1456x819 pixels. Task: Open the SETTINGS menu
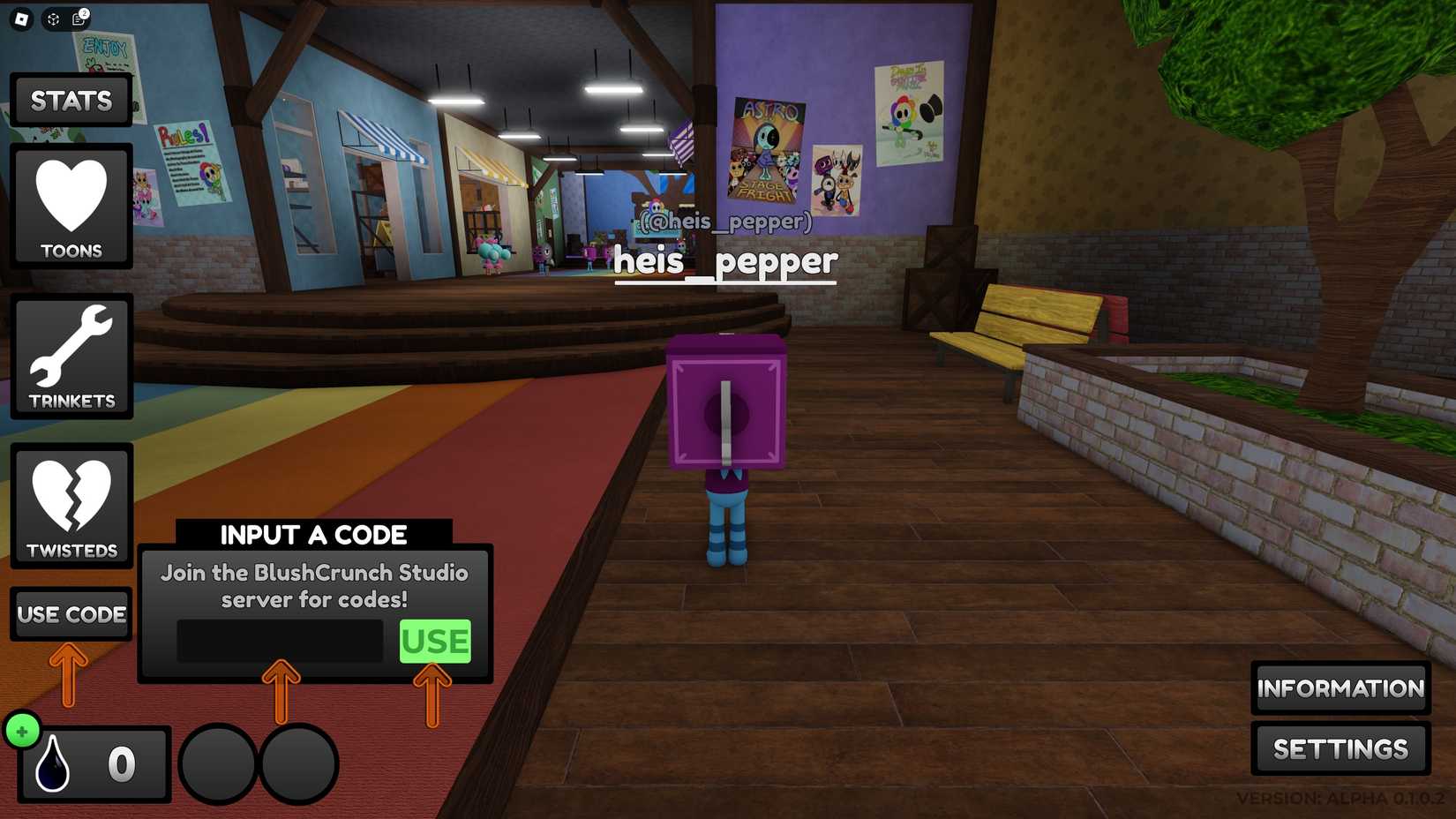pyautogui.click(x=1340, y=749)
